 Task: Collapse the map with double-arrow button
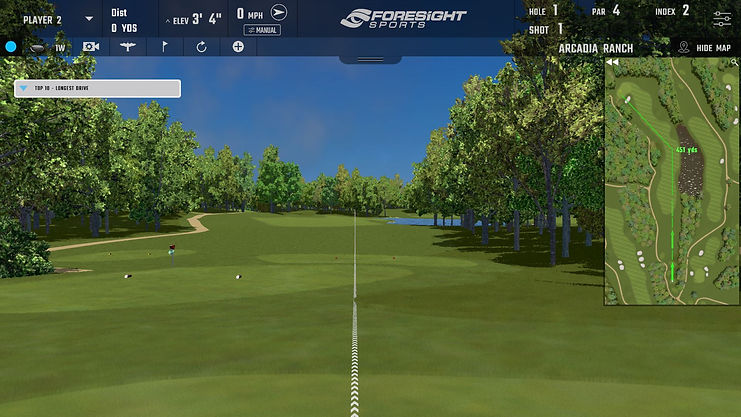(x=611, y=62)
